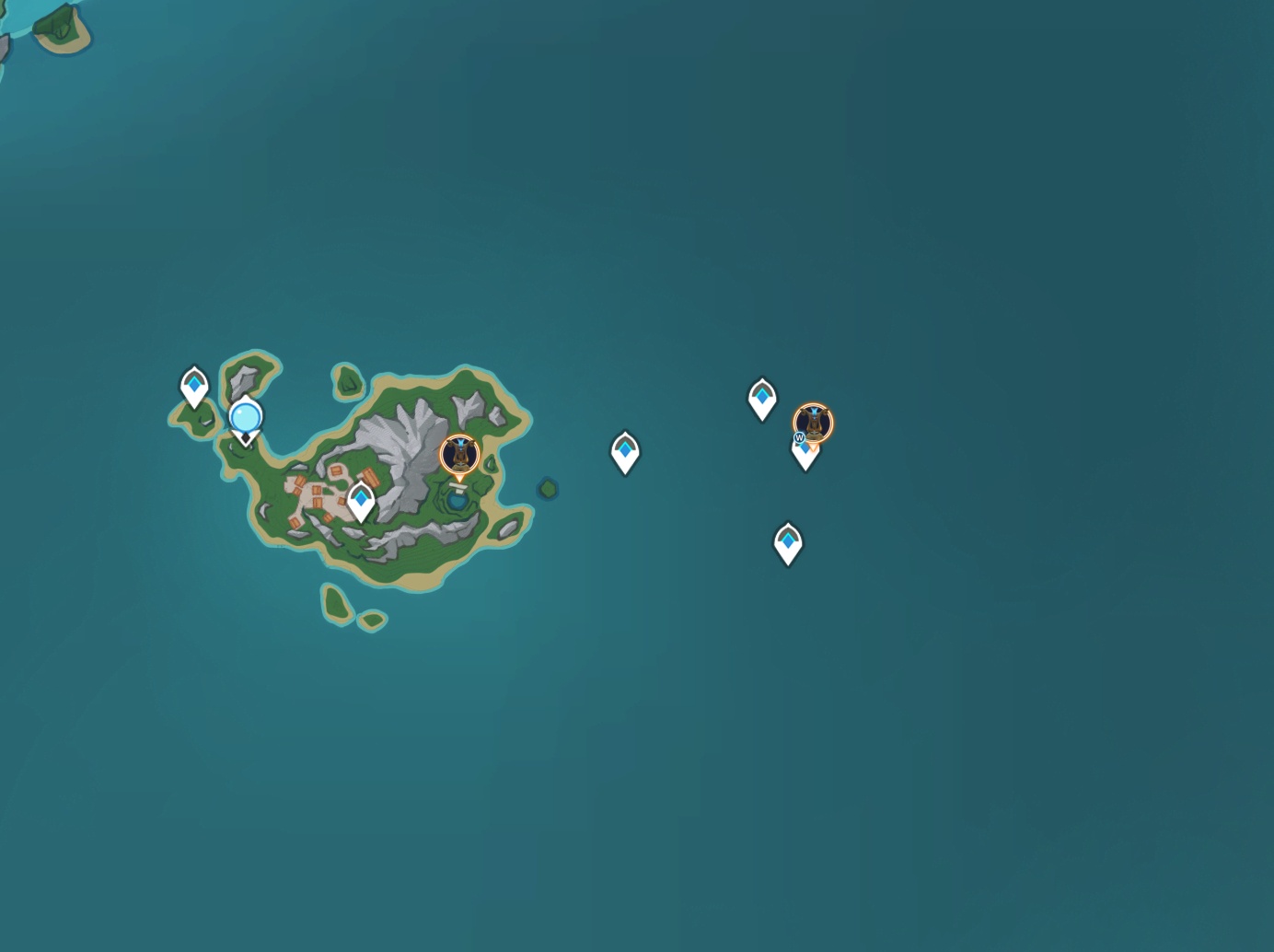Select the teleport waypoint inside the village
The height and width of the screenshot is (952, 1274).
[x=361, y=501]
